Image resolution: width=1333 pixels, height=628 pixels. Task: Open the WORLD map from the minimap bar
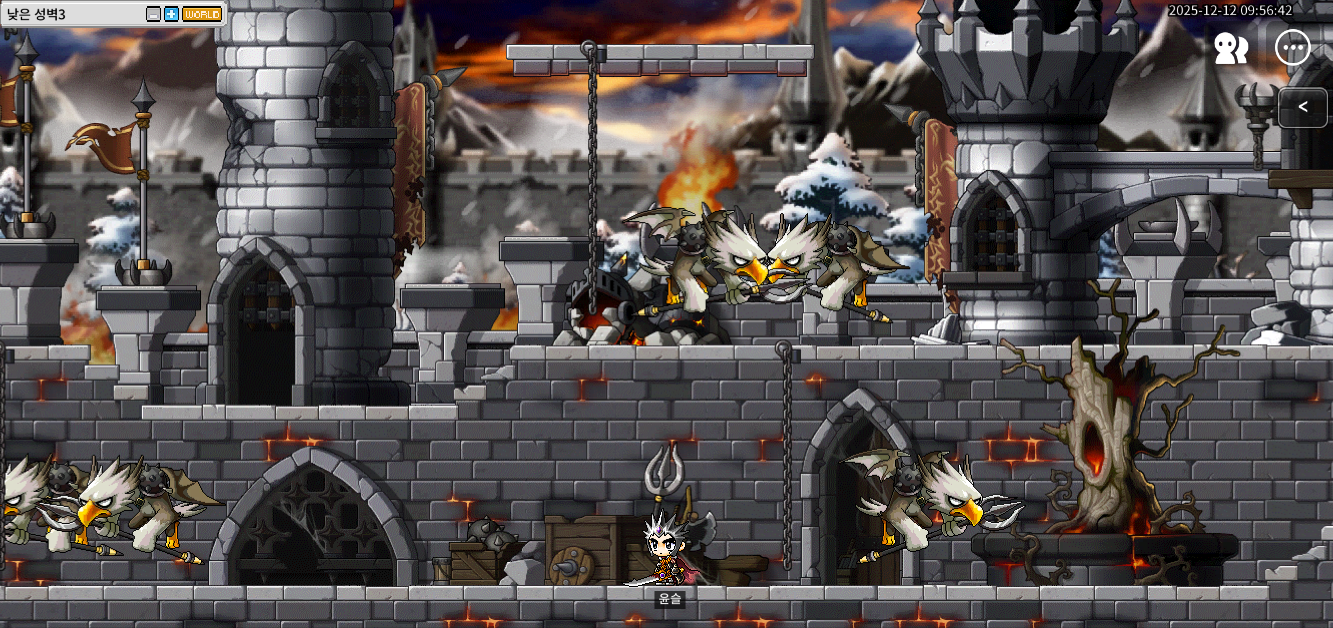(202, 14)
